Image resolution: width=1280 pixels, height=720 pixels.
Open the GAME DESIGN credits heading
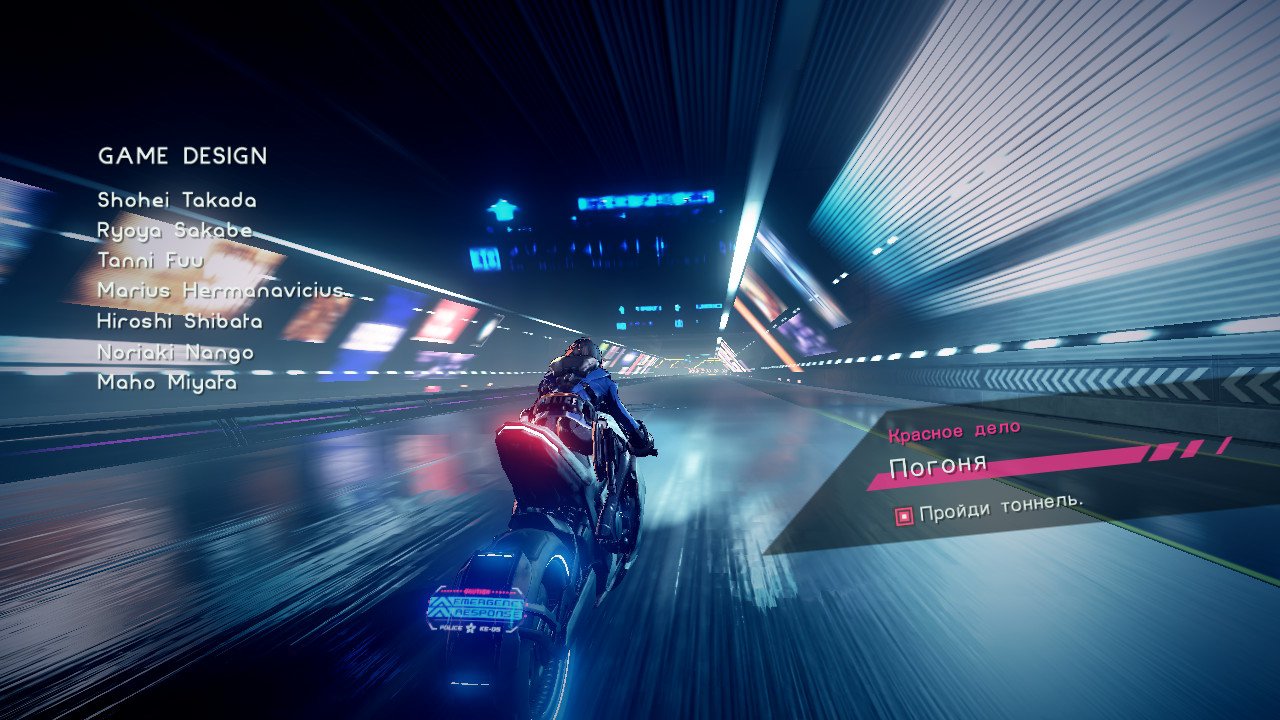[182, 156]
